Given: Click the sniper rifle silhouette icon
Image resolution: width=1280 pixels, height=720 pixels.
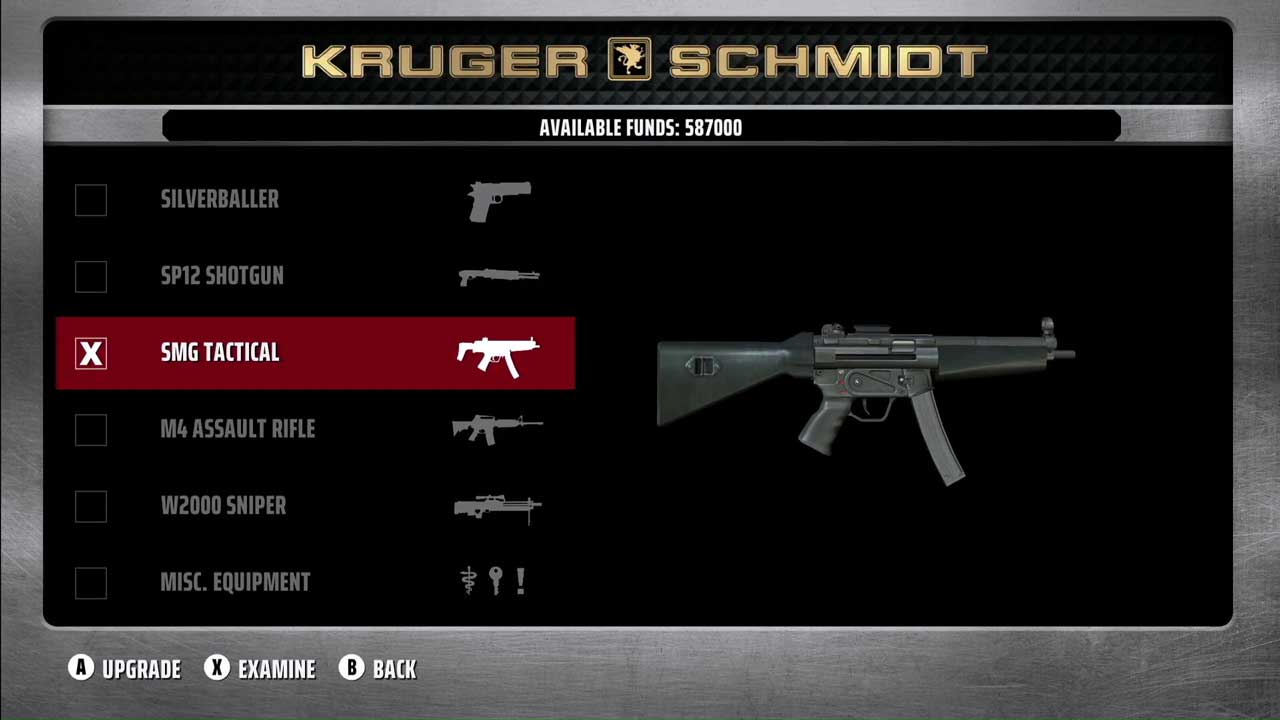Looking at the screenshot, I should point(498,508).
